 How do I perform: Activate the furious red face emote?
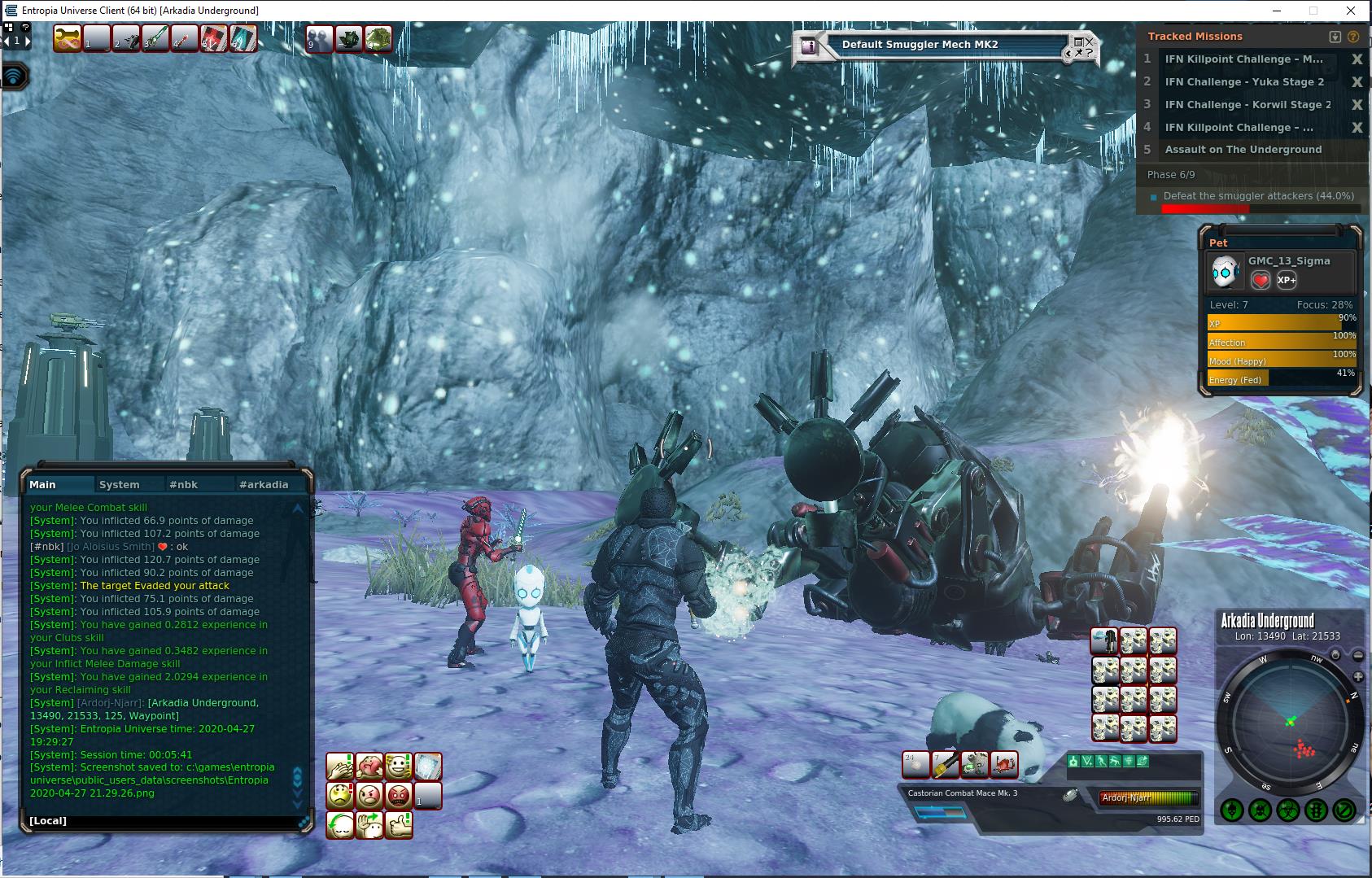coord(399,795)
